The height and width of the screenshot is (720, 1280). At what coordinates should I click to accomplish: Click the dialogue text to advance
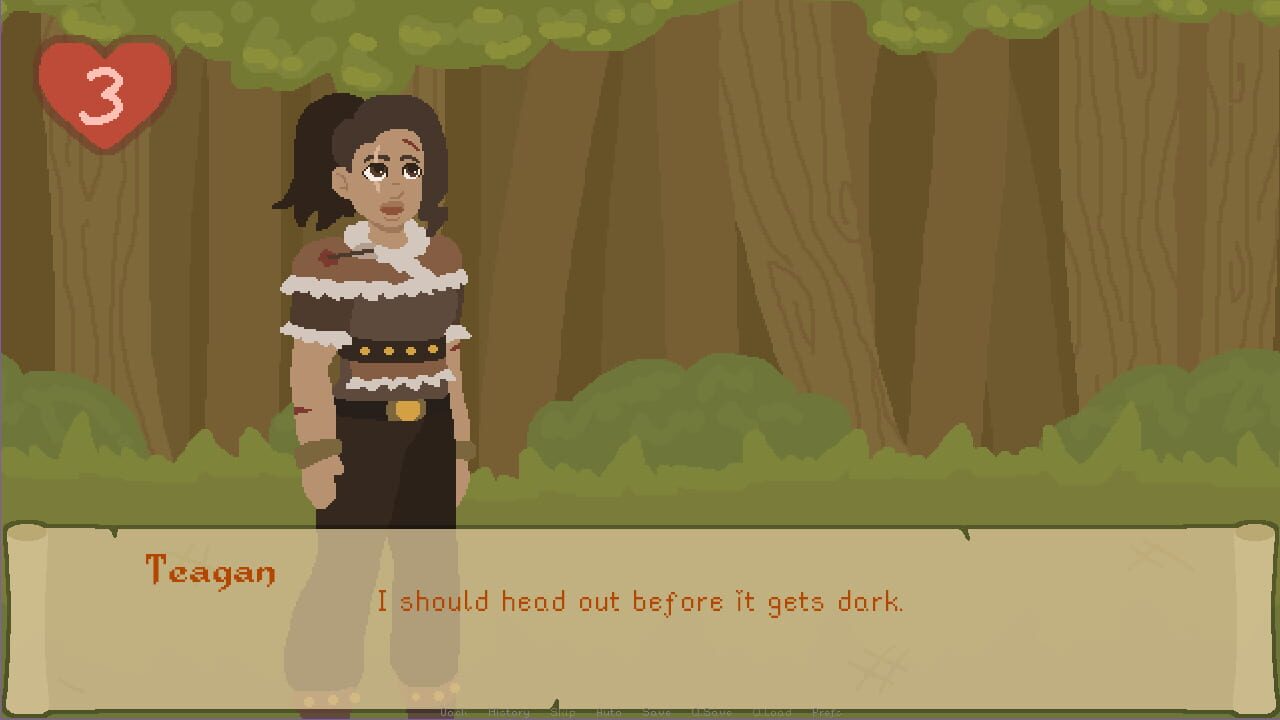[640, 602]
